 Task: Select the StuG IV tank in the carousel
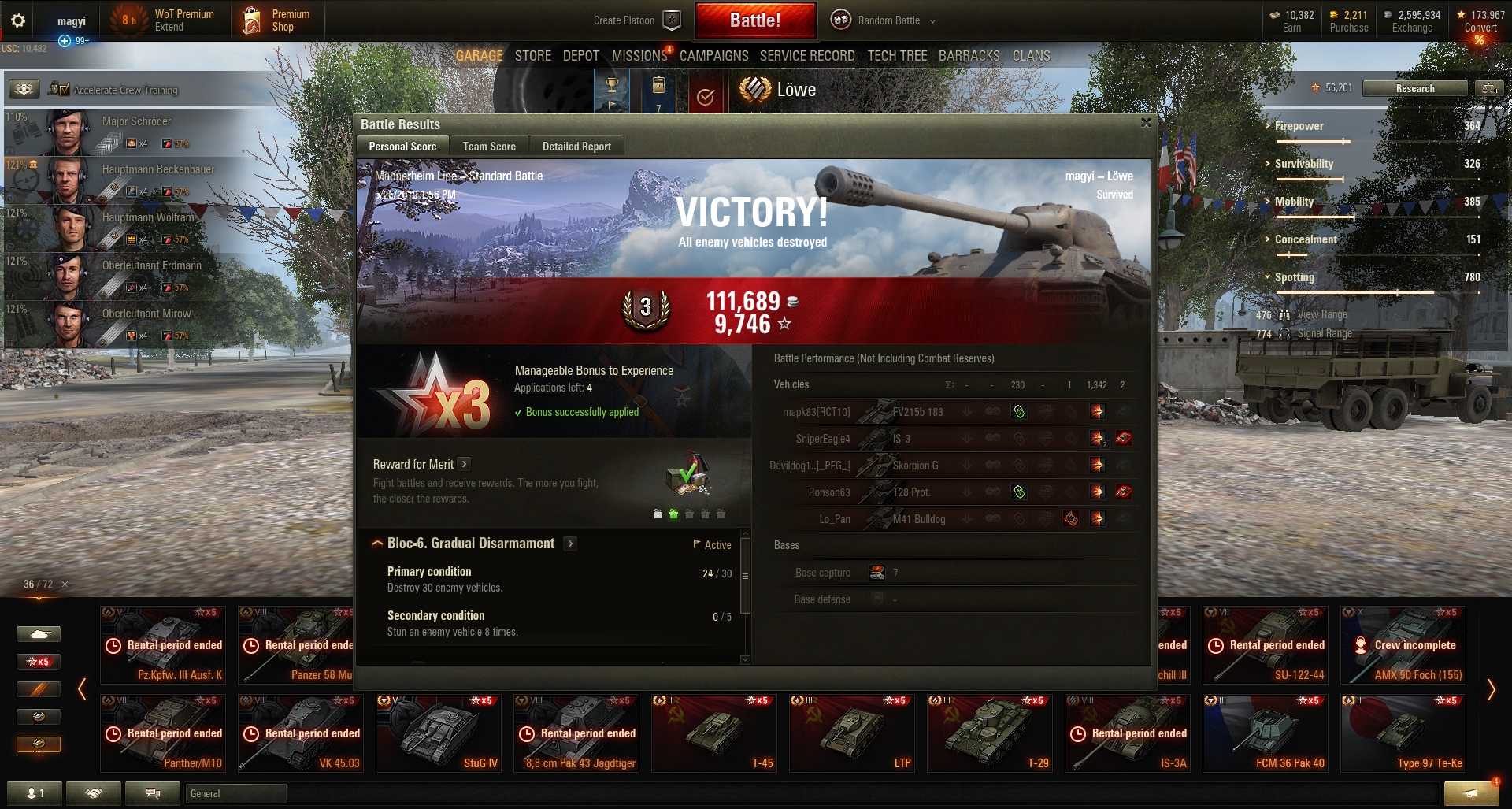pyautogui.click(x=437, y=733)
